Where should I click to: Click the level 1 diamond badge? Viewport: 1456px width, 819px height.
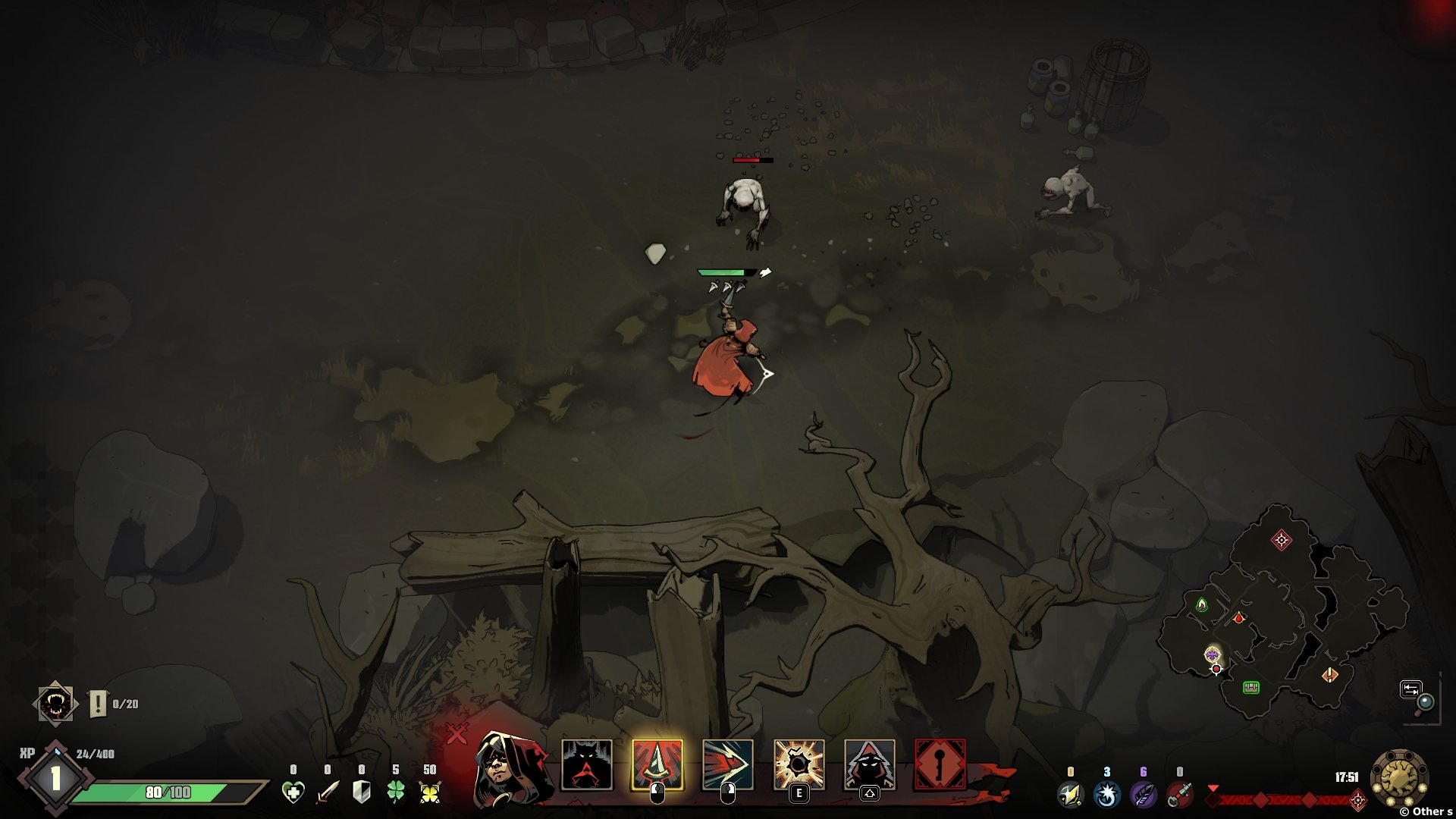(55, 778)
